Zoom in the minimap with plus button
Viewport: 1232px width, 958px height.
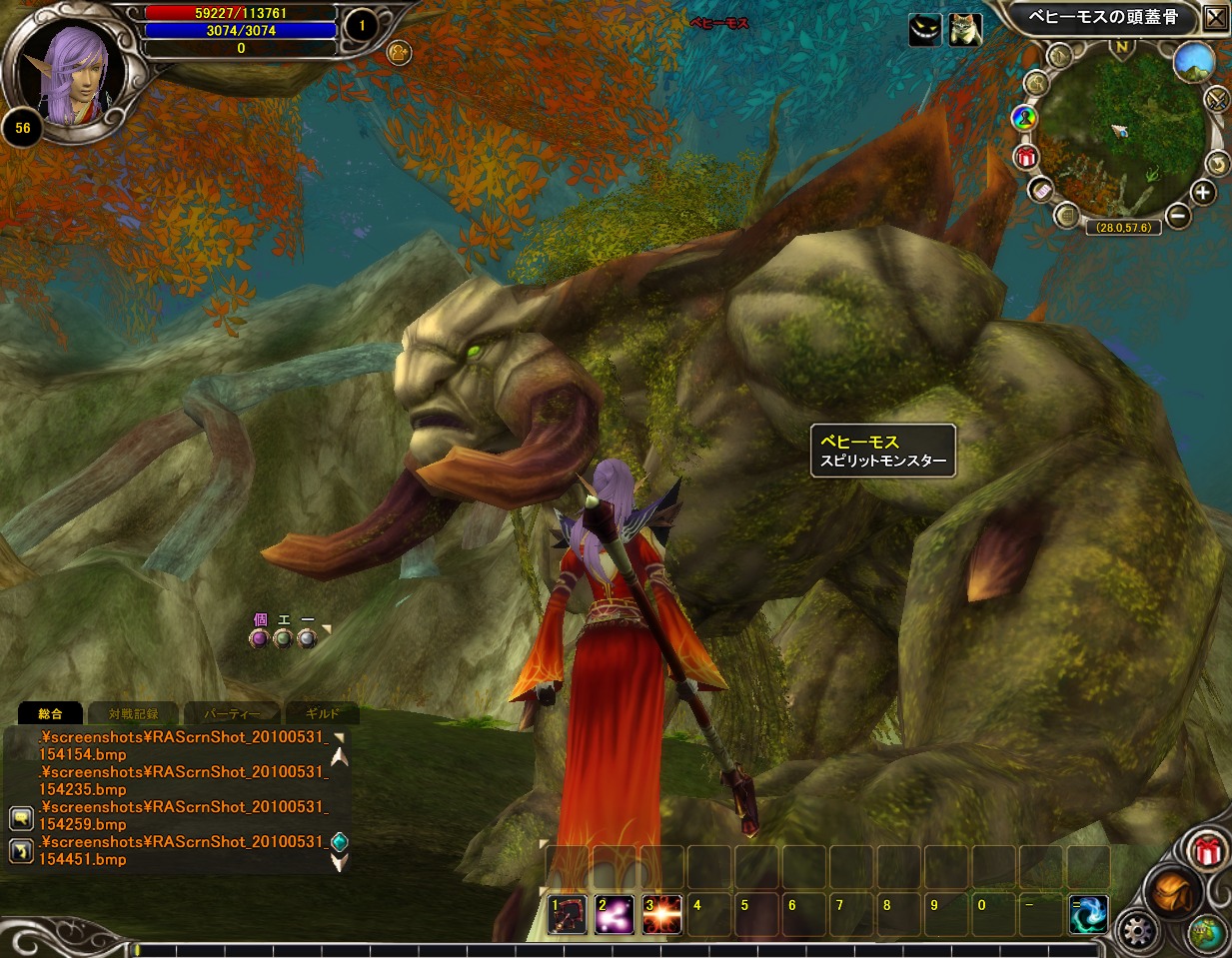point(1203,193)
